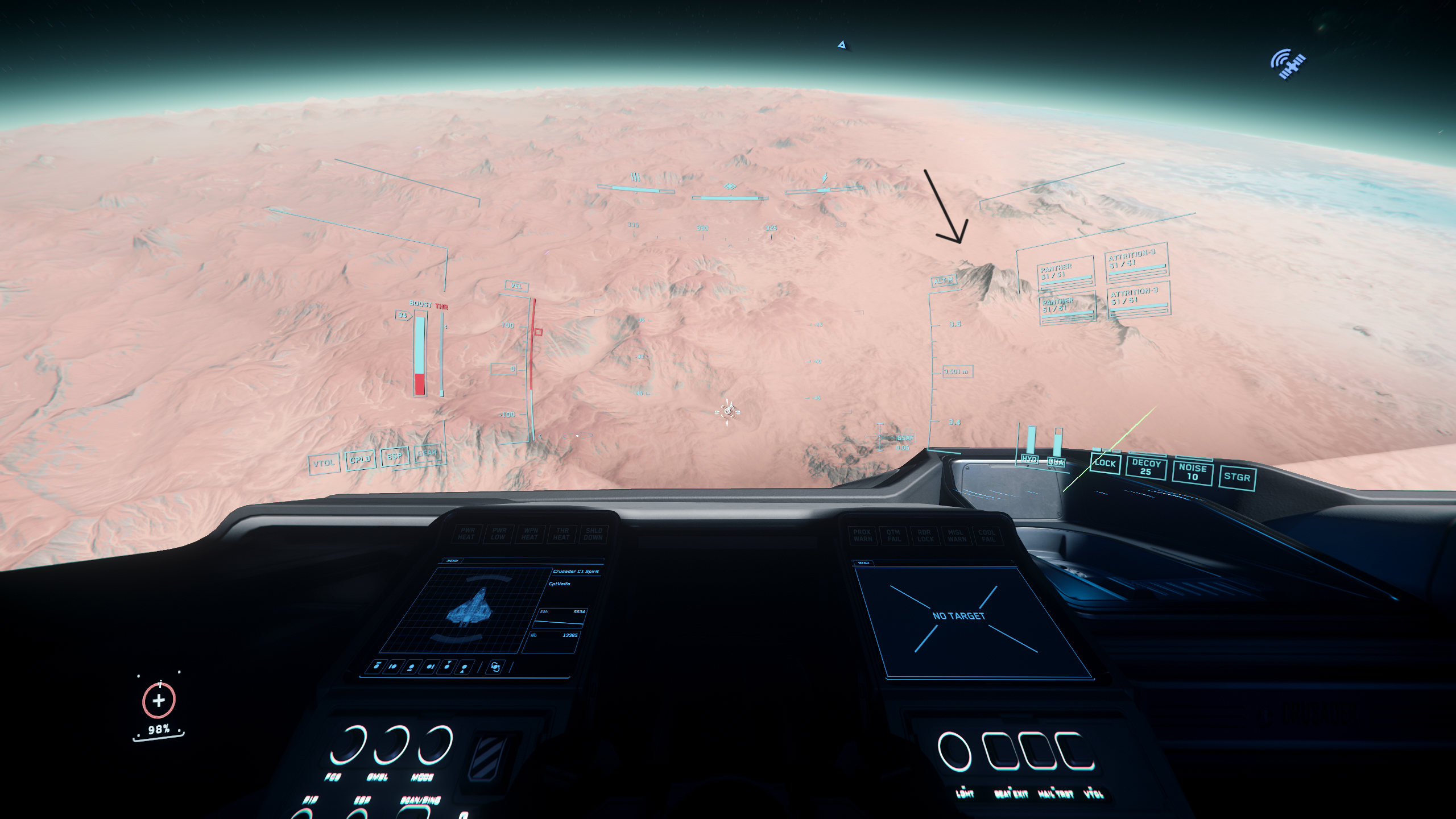Select the rotating-view icon on ship display
Image resolution: width=1456 pixels, height=819 pixels.
[x=495, y=667]
